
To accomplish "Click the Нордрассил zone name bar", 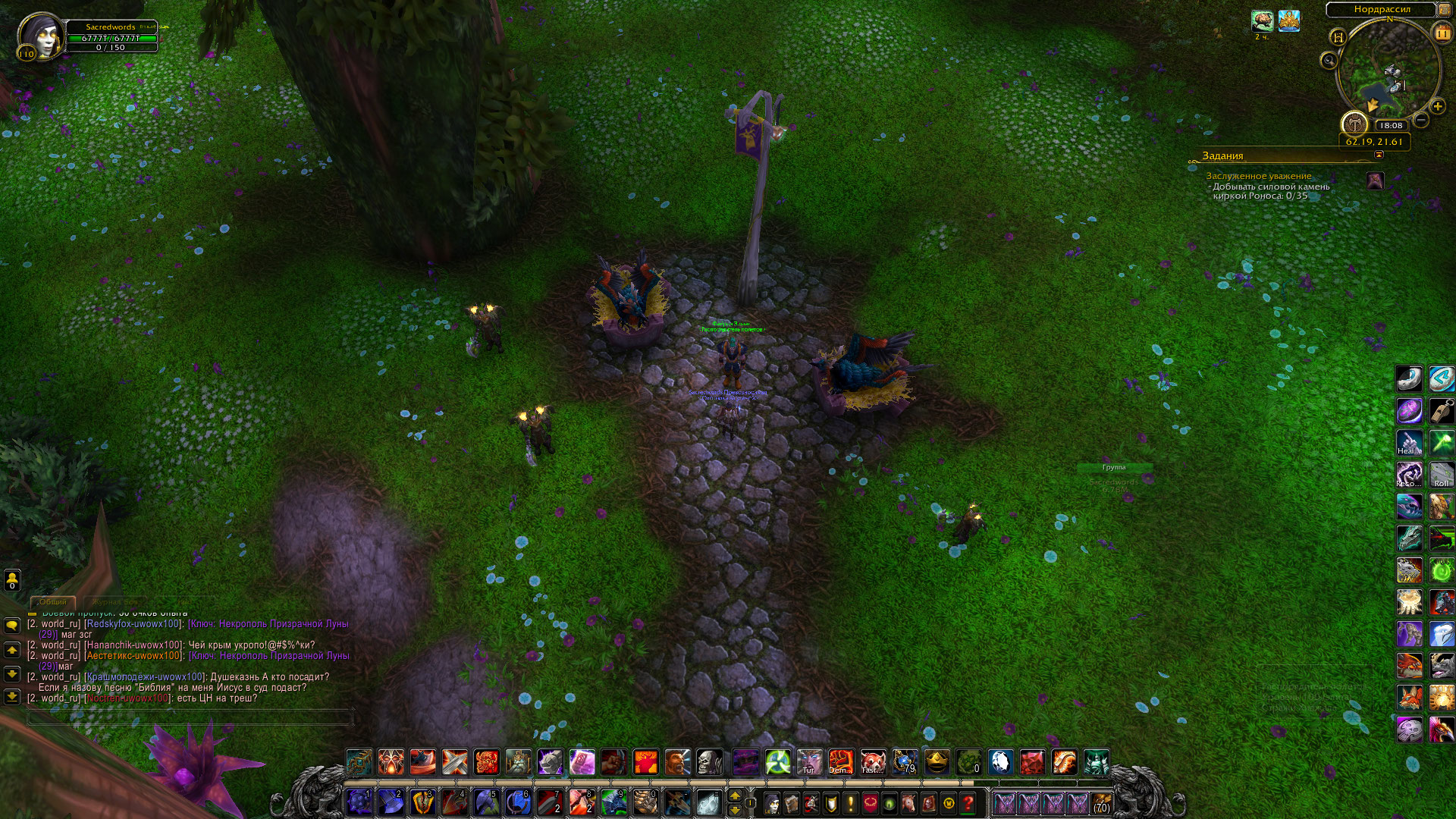I will tap(1382, 10).
